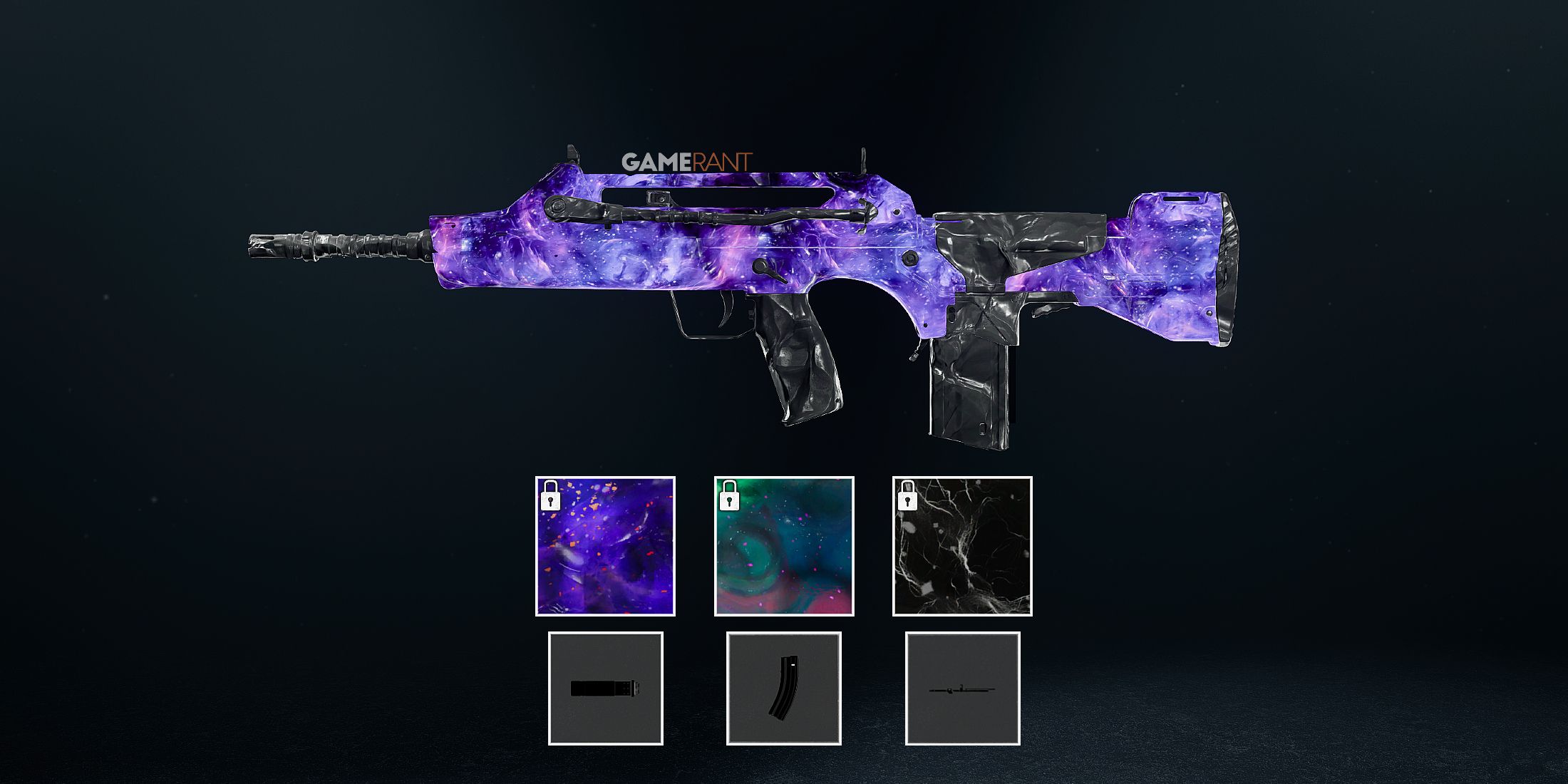Open the GameRant logo link
1568x784 pixels.
pyautogui.click(x=688, y=163)
